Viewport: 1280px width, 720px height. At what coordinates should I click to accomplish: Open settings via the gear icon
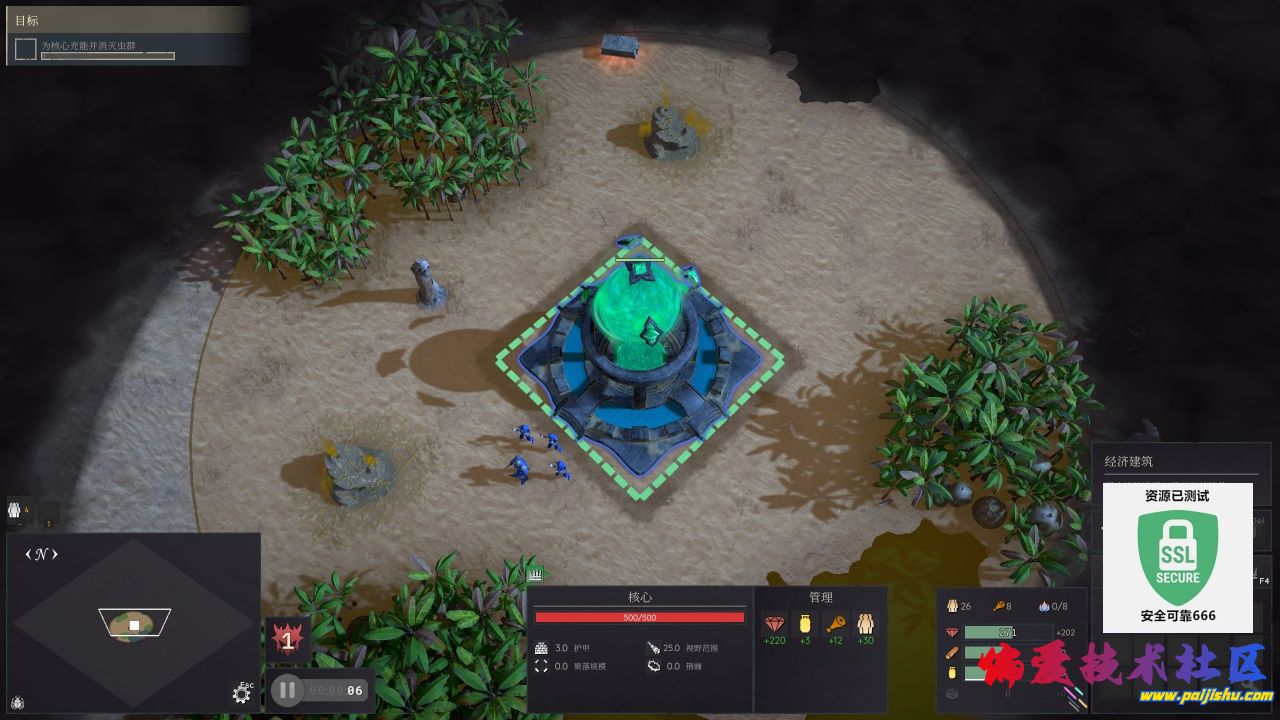click(241, 693)
